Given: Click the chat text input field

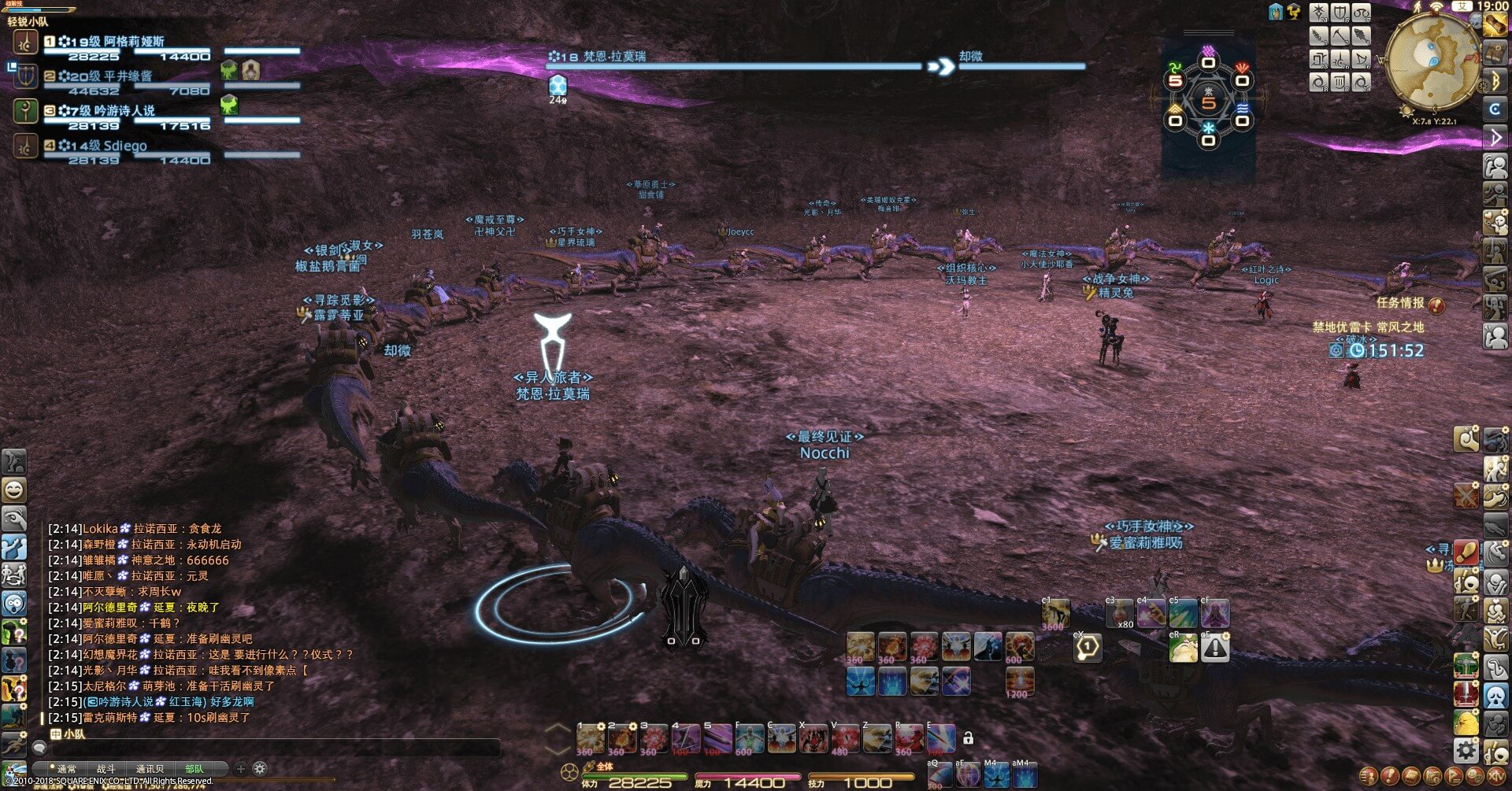Looking at the screenshot, I should [268, 746].
